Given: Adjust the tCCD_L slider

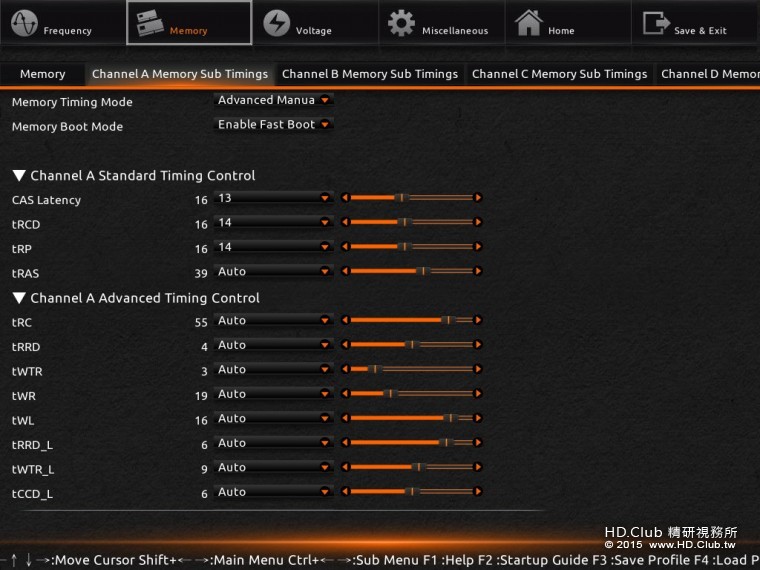Looking at the screenshot, I should [x=411, y=492].
